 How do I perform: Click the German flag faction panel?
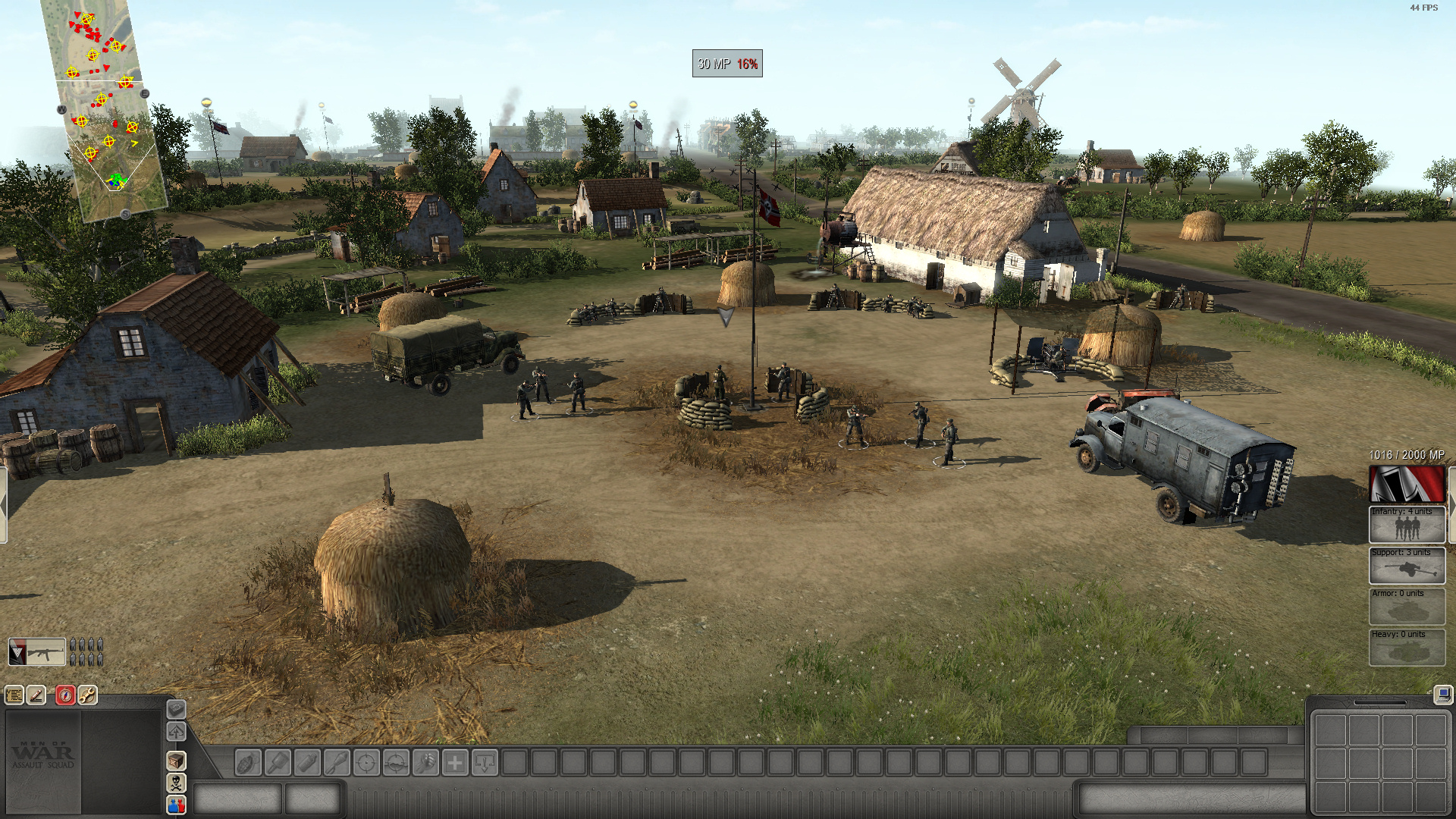[1407, 485]
